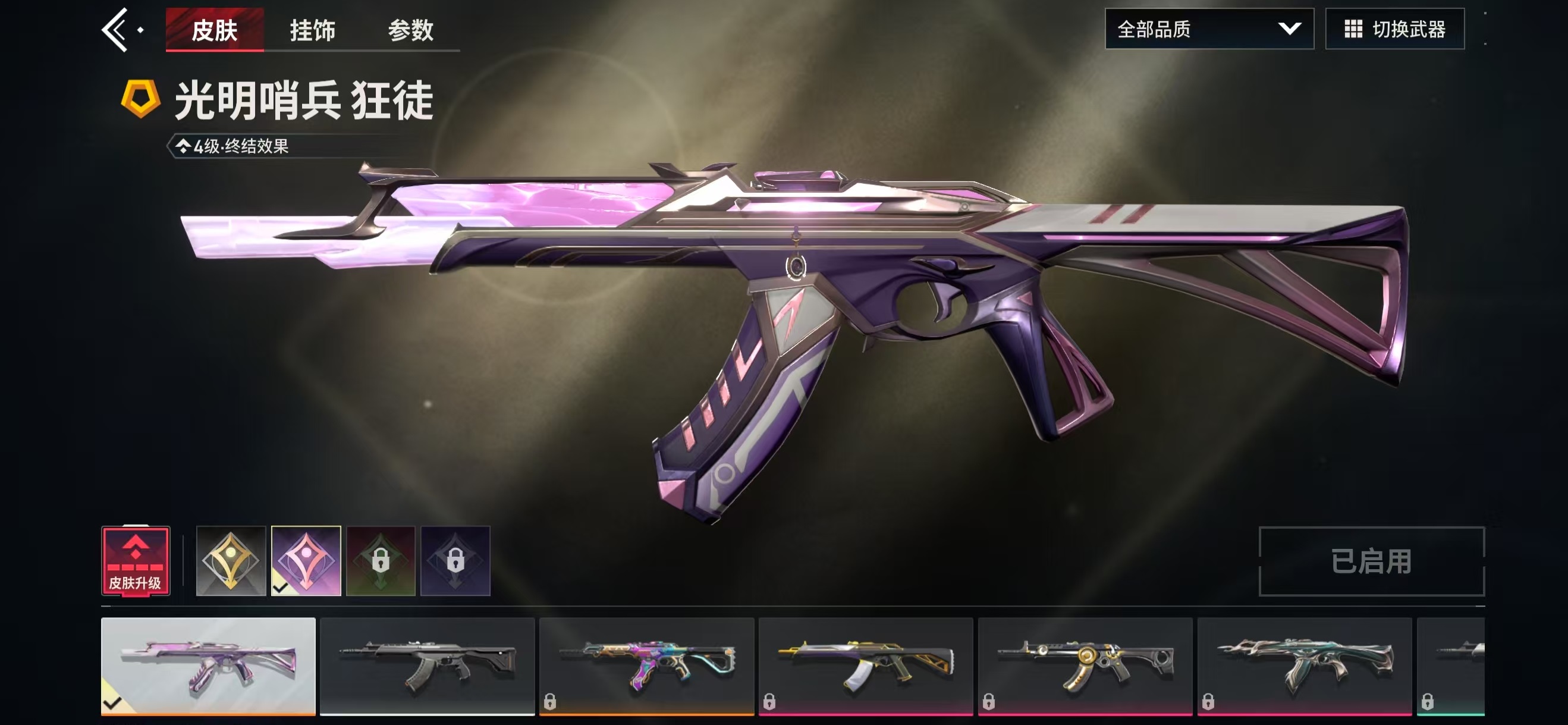Pick the locked green color variant

tap(381, 561)
